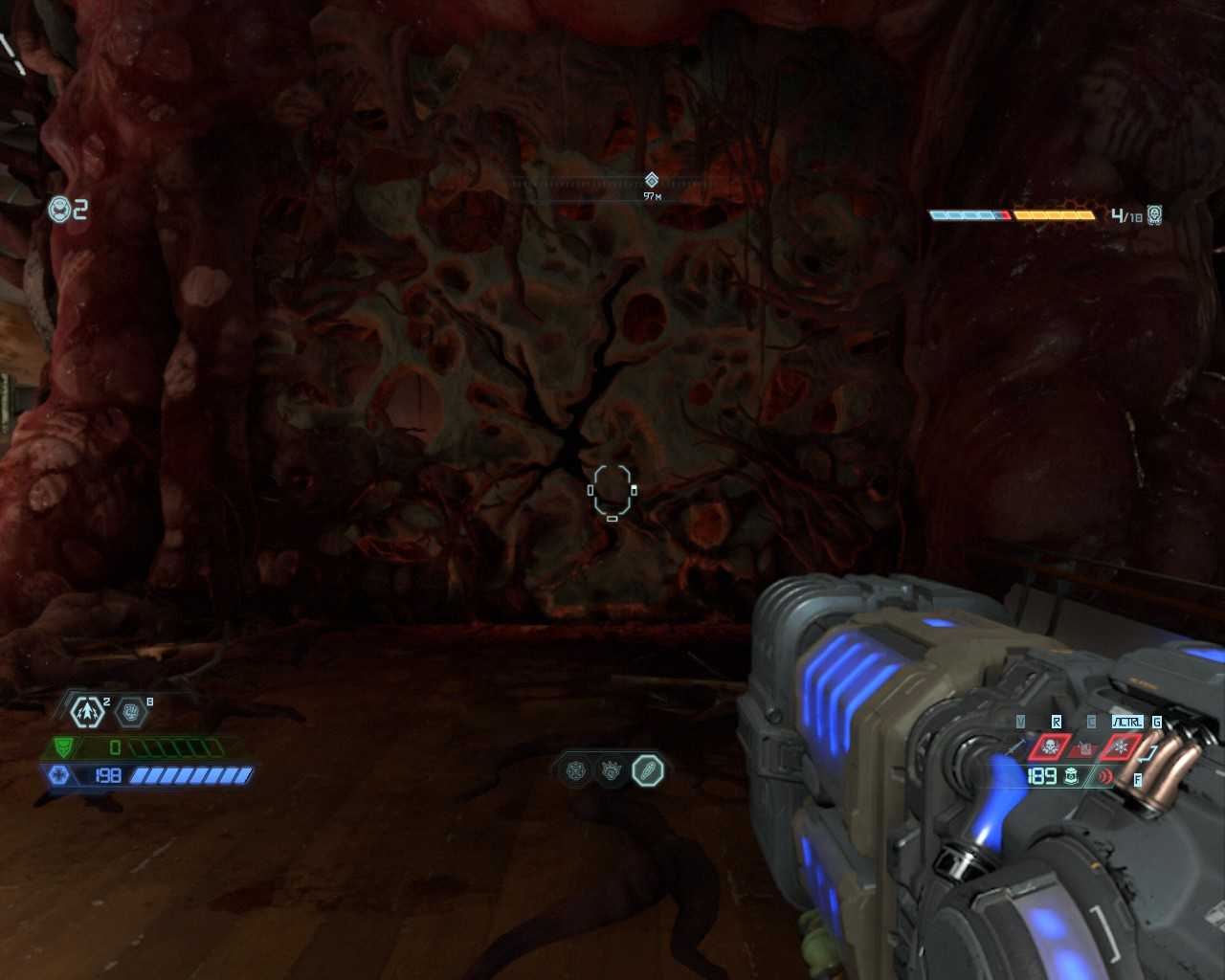
Task: Click the ammo canister icon
Action: (1072, 776)
